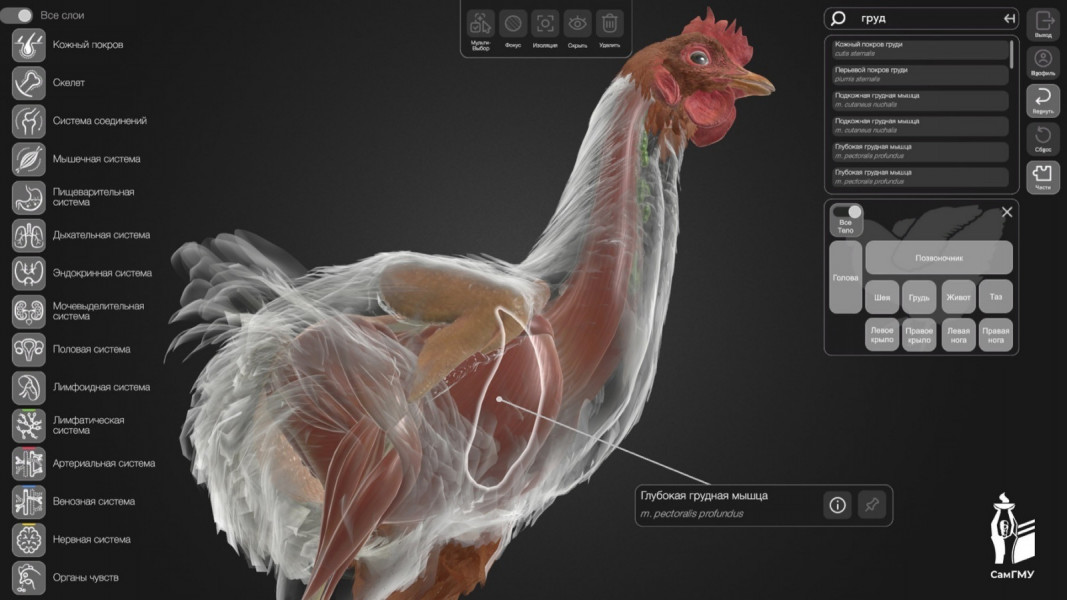Exit via the 'Выход' button

pos(1043,23)
